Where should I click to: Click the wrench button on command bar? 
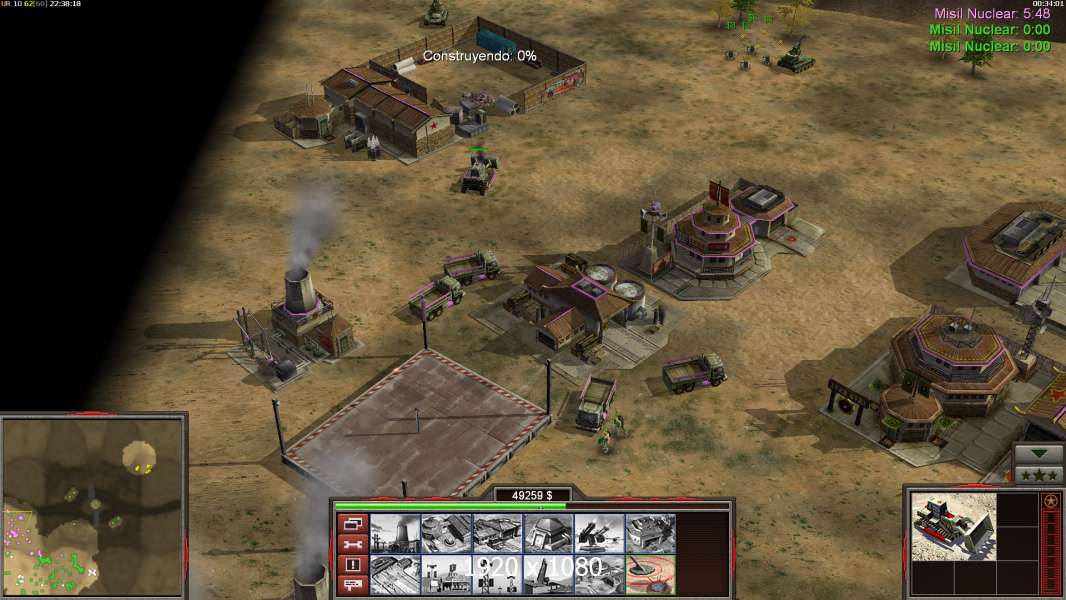pyautogui.click(x=352, y=544)
